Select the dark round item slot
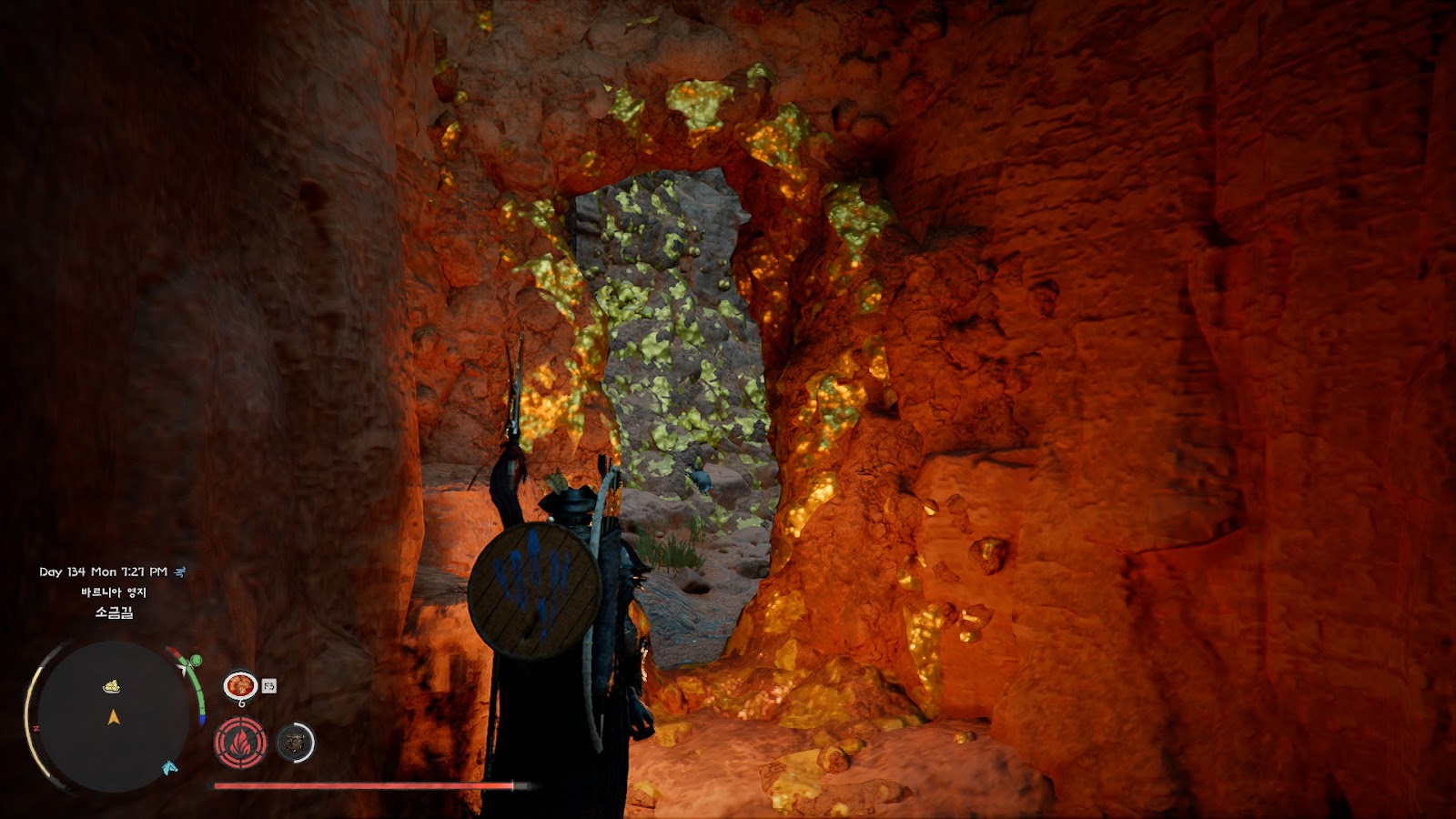1456x819 pixels. [294, 743]
